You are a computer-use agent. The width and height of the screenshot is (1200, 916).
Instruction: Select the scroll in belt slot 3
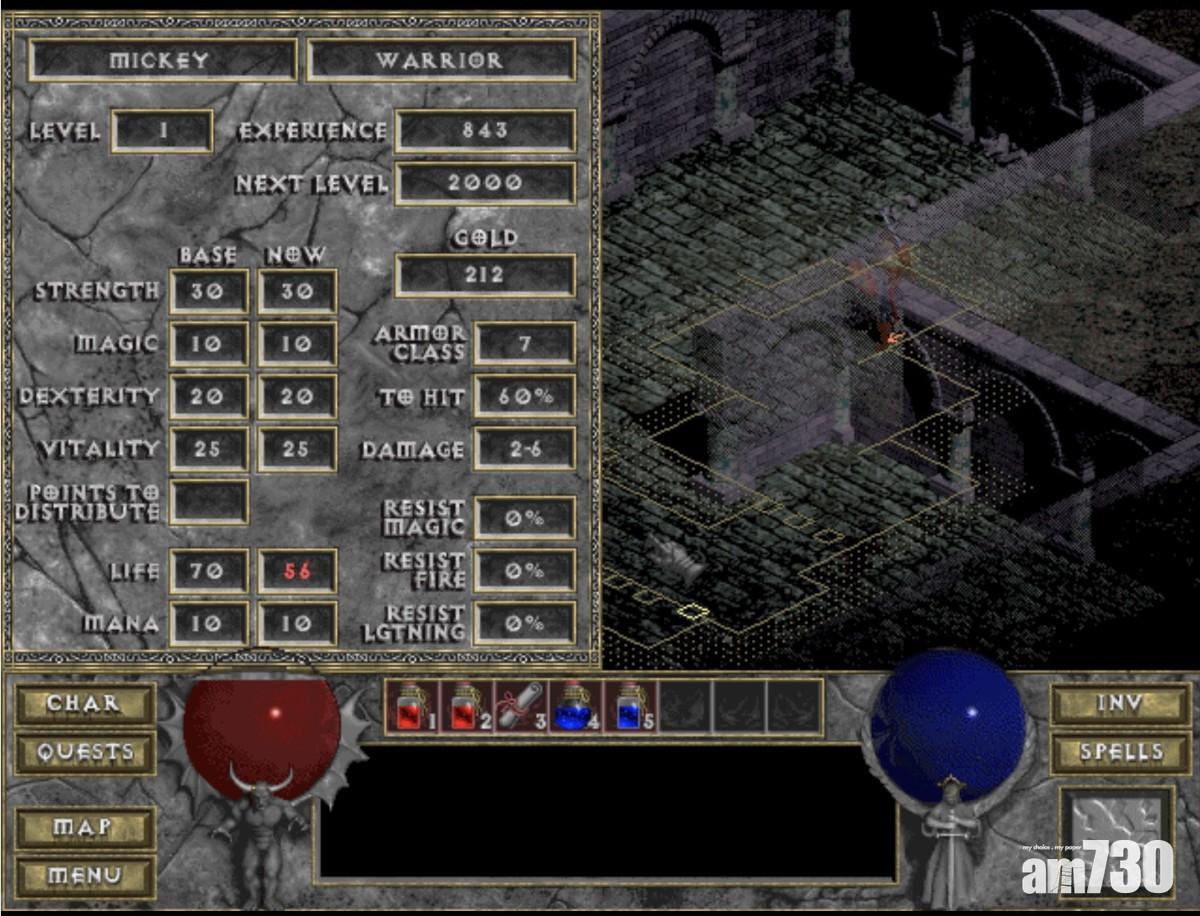pos(519,706)
